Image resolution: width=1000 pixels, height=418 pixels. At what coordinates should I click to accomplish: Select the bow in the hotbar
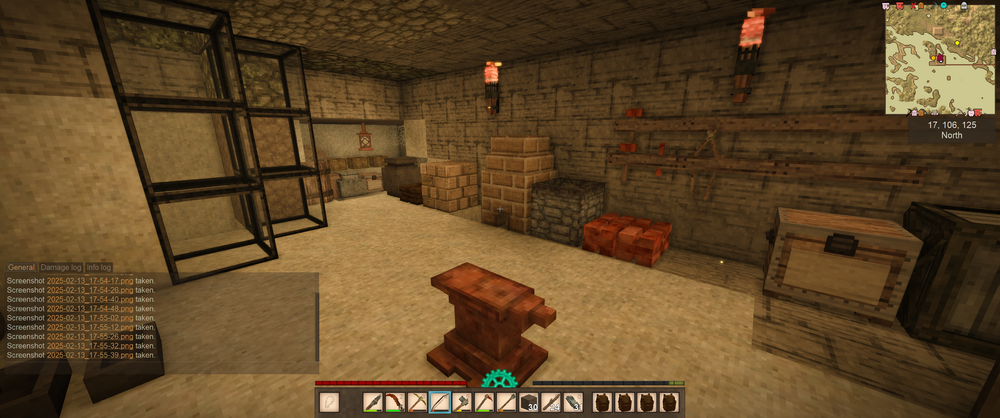440,403
